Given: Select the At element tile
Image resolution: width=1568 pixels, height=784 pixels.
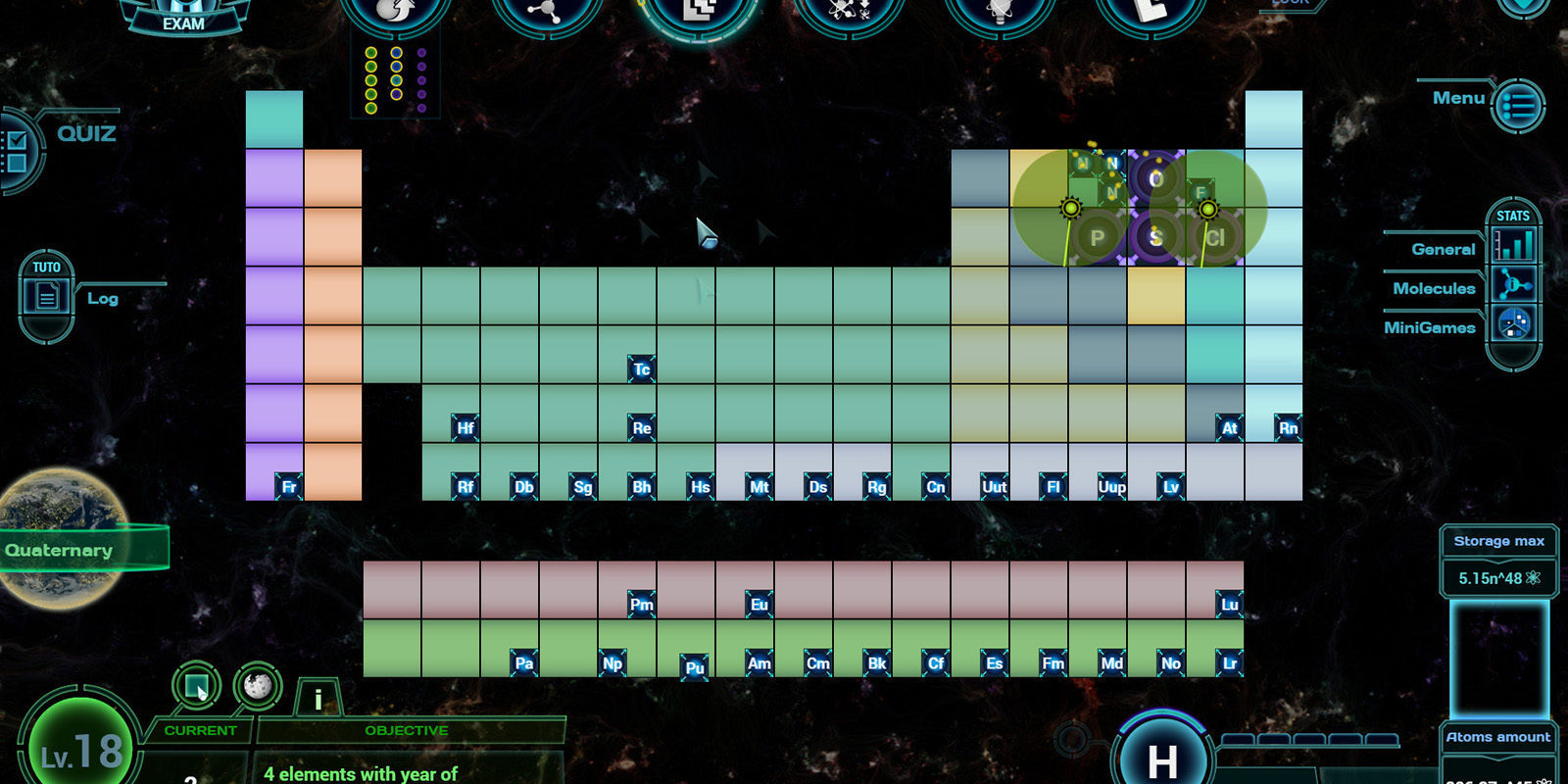Looking at the screenshot, I should coord(1229,428).
